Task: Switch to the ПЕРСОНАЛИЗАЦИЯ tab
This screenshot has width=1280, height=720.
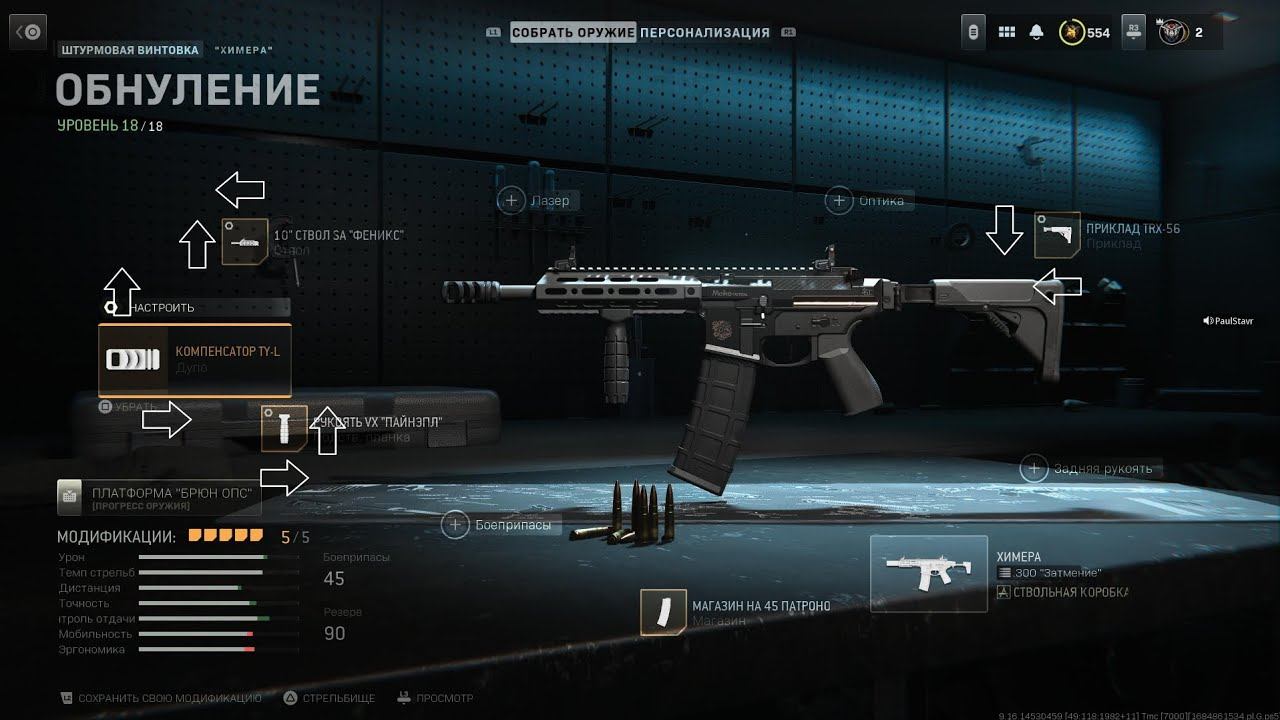Action: [x=705, y=32]
